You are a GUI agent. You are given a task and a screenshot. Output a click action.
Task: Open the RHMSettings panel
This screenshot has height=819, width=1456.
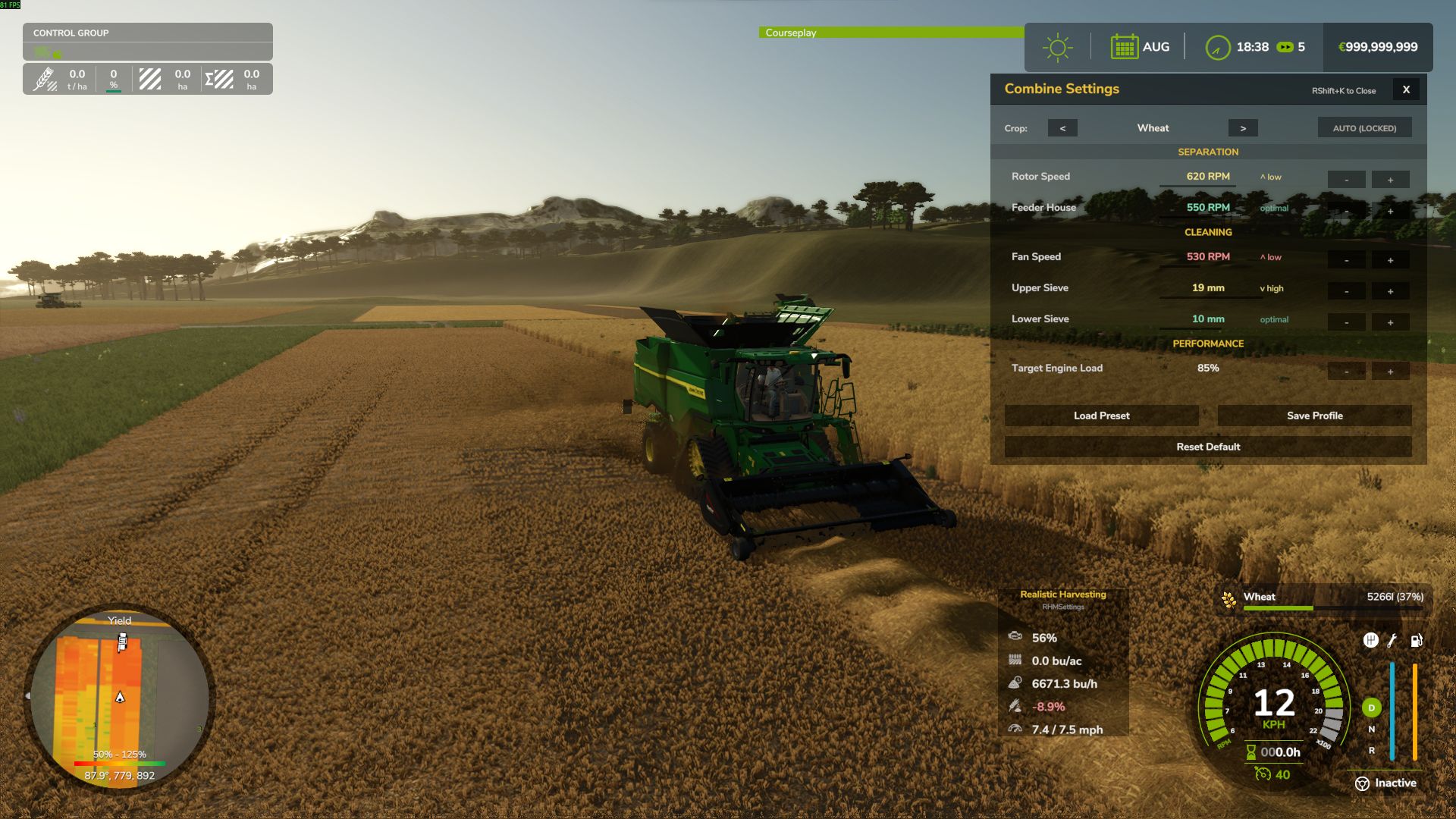pos(1063,607)
